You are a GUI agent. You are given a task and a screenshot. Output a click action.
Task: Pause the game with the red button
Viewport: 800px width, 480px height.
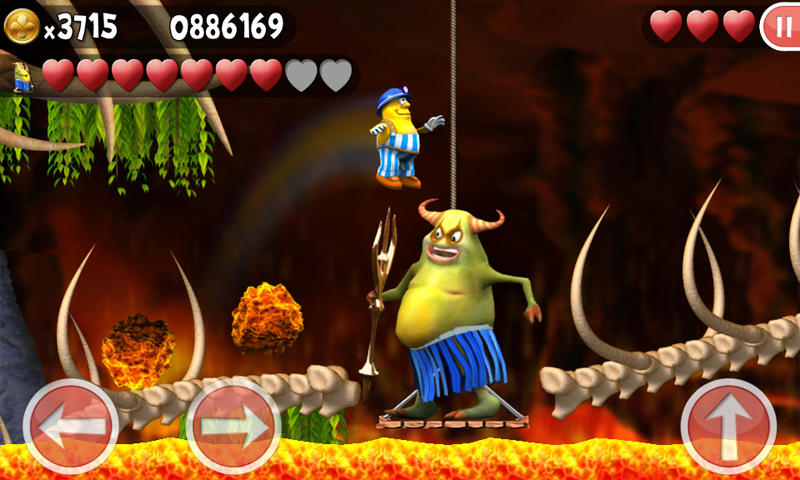779,26
